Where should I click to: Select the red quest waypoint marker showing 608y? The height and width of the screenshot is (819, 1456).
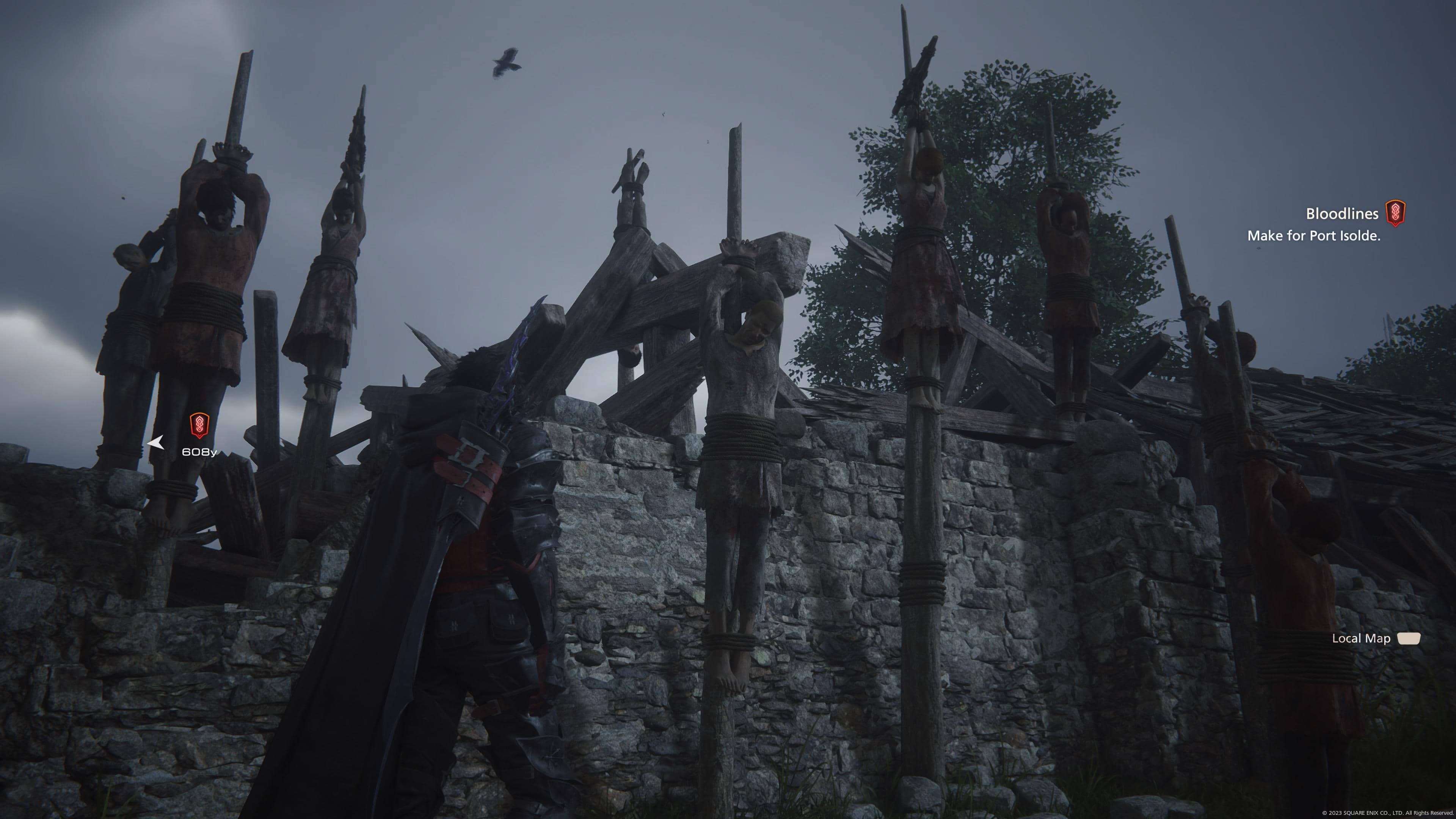[199, 425]
